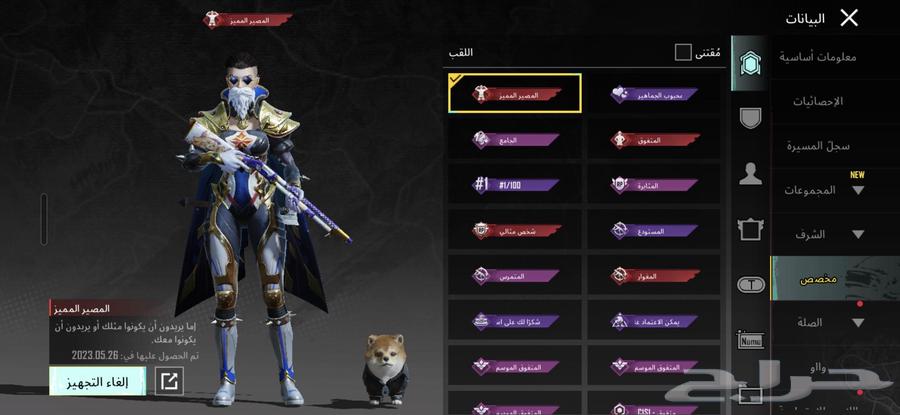900x415 pixels.
Task: Open the person silhouette tab
Action: [x=750, y=174]
